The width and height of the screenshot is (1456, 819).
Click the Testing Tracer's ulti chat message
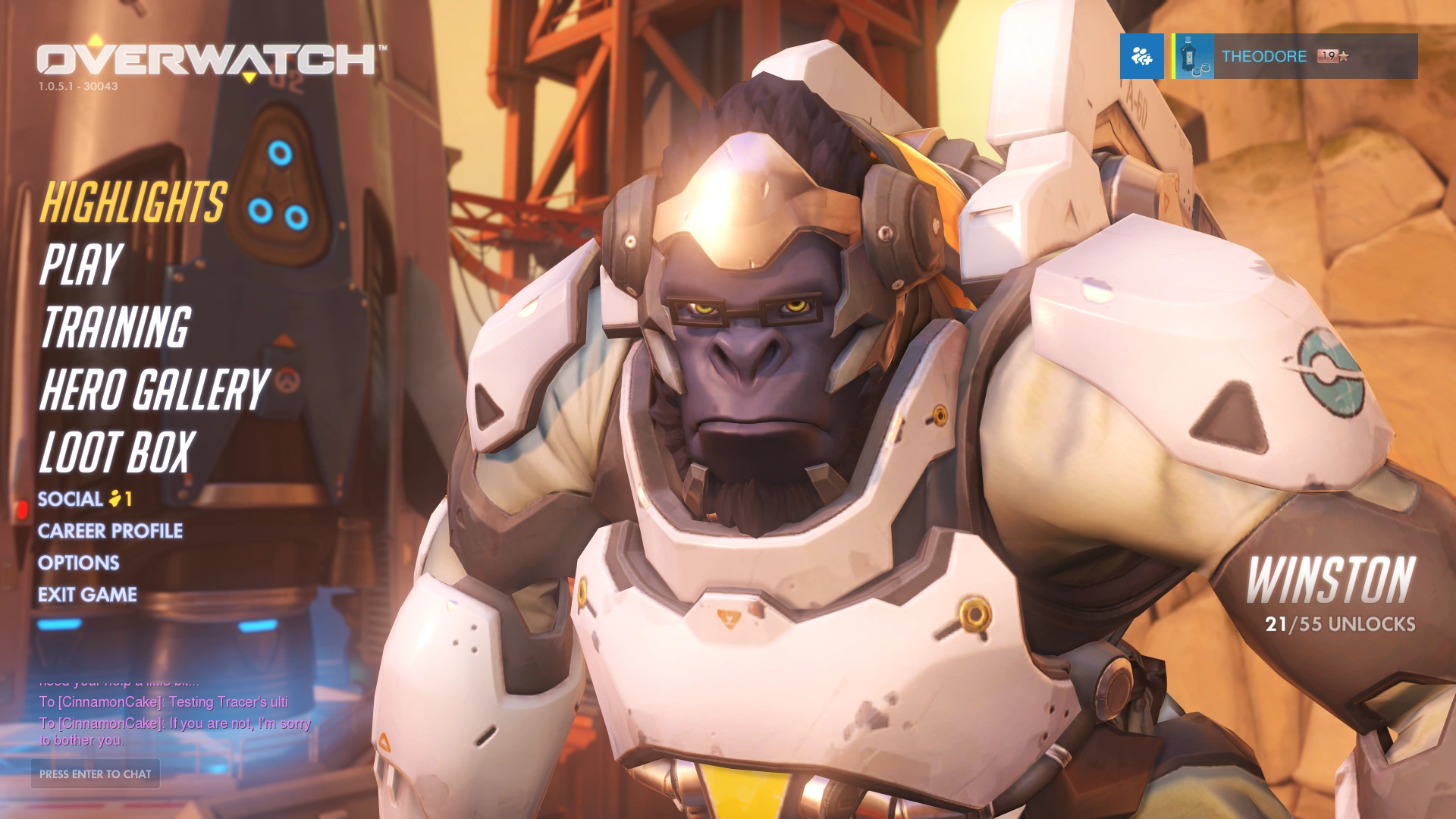coord(164,702)
